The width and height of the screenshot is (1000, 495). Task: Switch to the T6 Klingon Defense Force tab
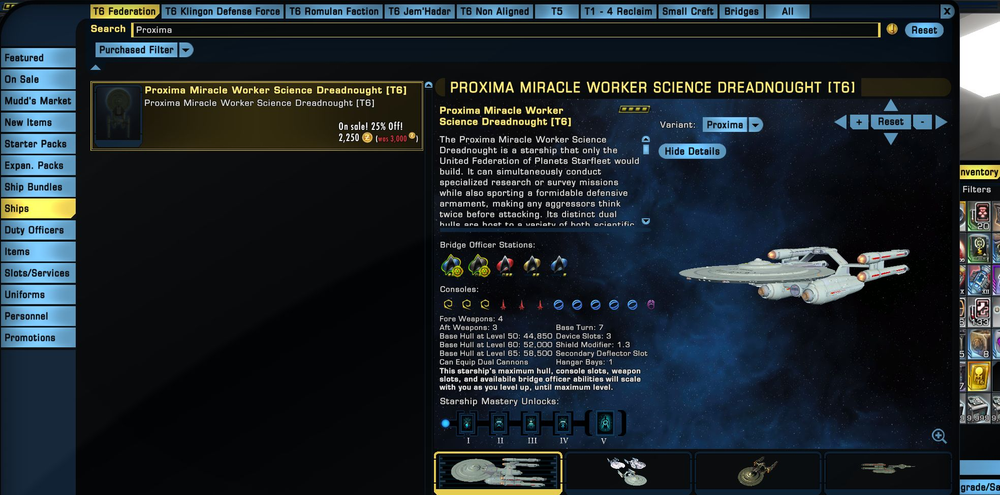pos(223,12)
